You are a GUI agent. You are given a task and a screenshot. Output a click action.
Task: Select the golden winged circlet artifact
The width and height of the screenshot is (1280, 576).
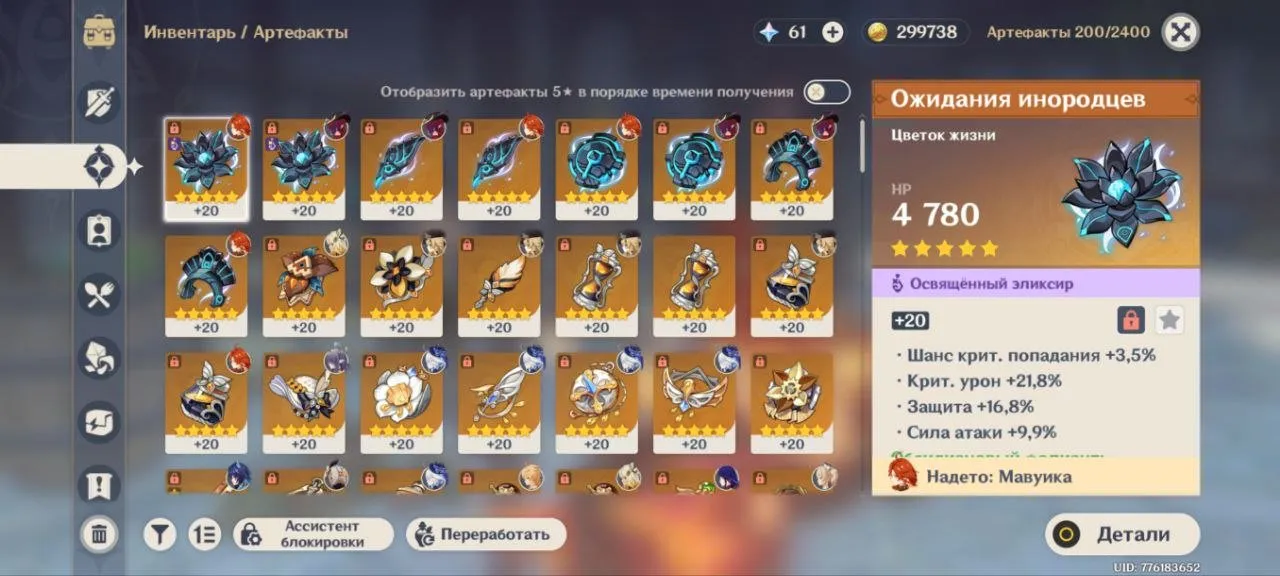point(694,393)
